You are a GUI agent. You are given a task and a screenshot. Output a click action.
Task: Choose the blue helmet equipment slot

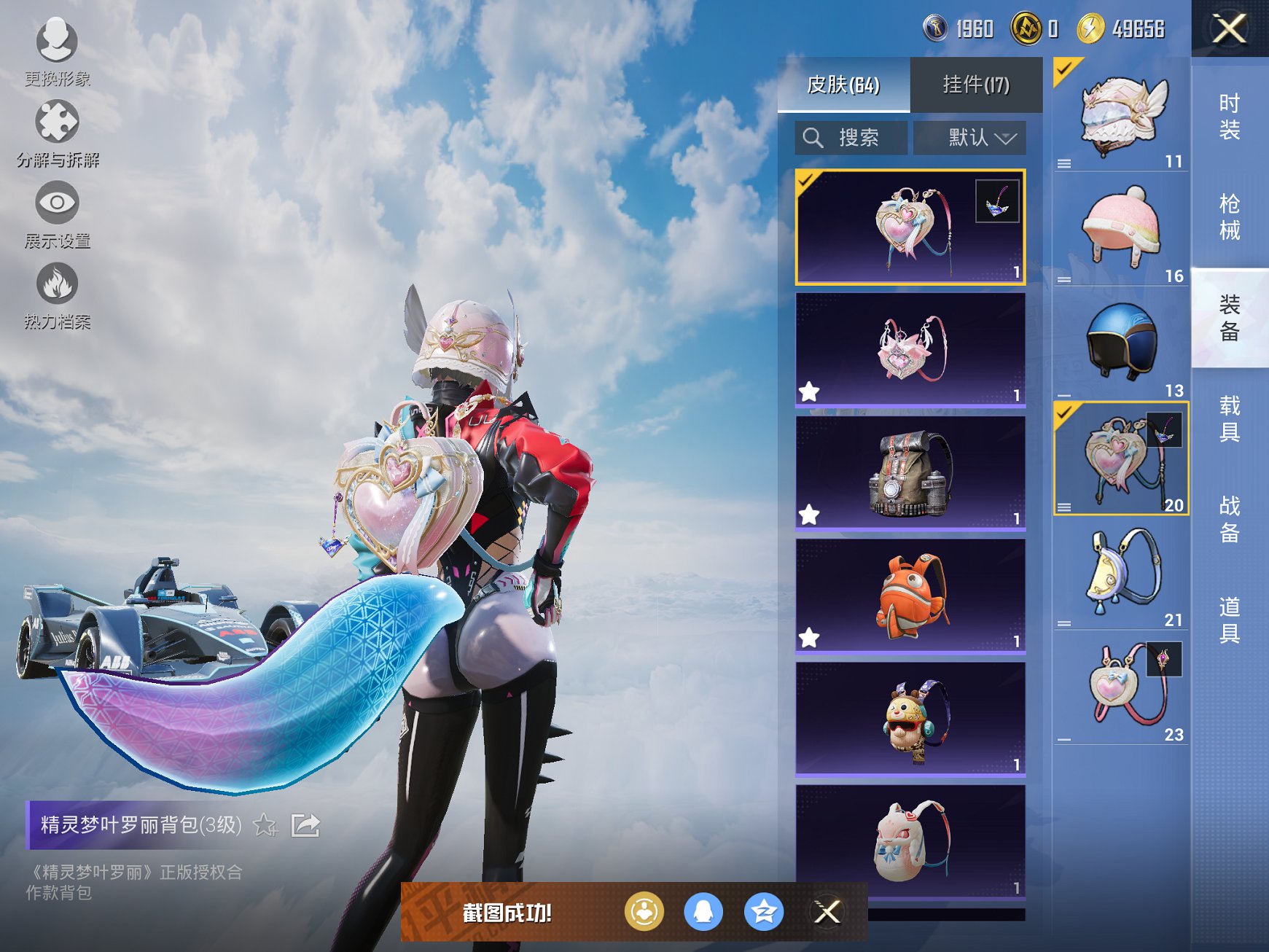(x=1120, y=342)
